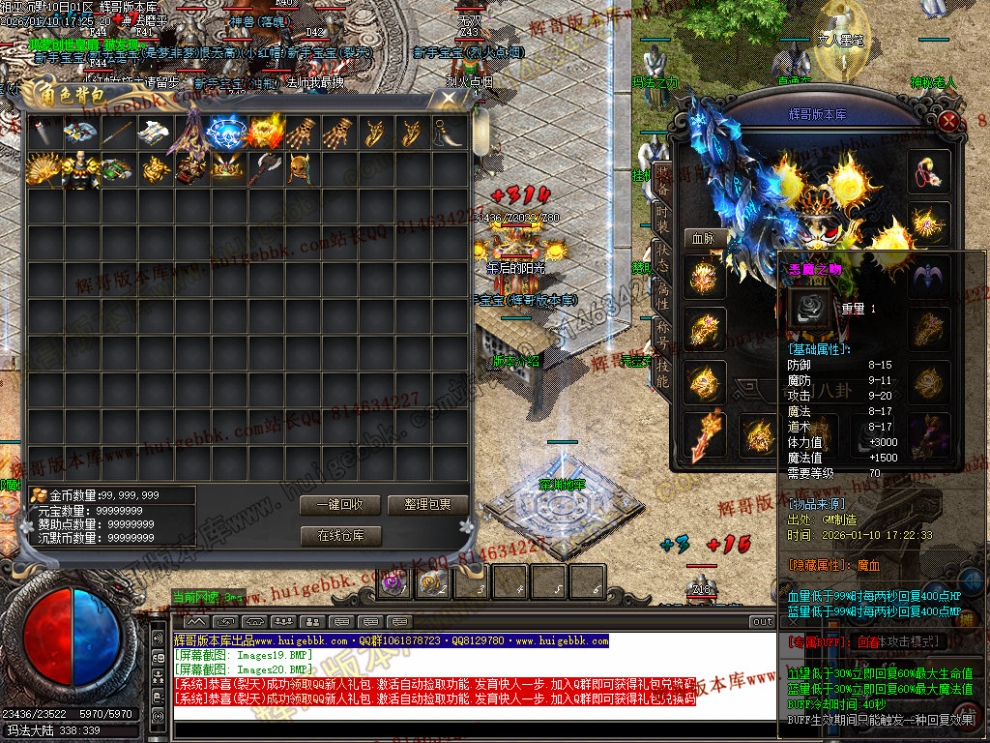Click the OUT button above chat
The height and width of the screenshot is (743, 990).
[762, 621]
